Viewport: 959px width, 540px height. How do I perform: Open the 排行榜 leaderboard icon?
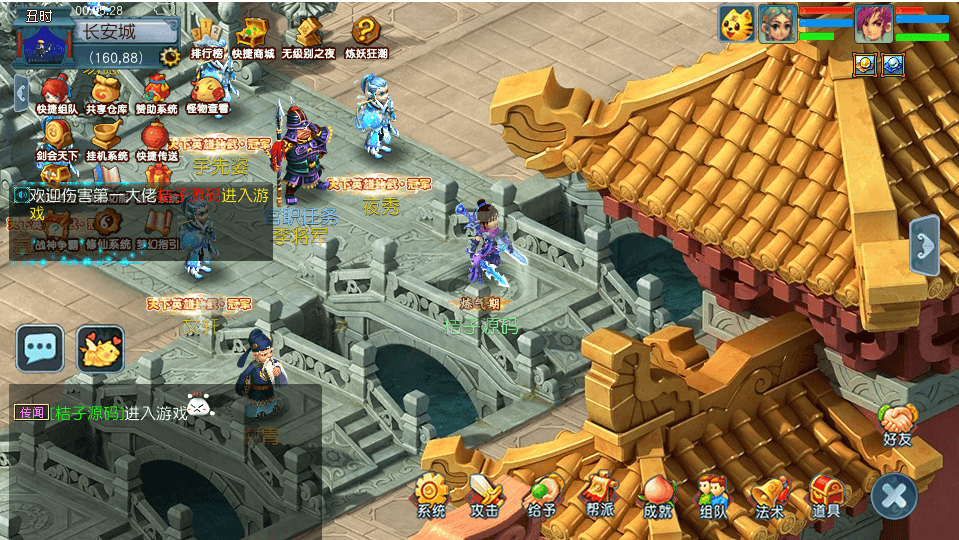point(207,38)
